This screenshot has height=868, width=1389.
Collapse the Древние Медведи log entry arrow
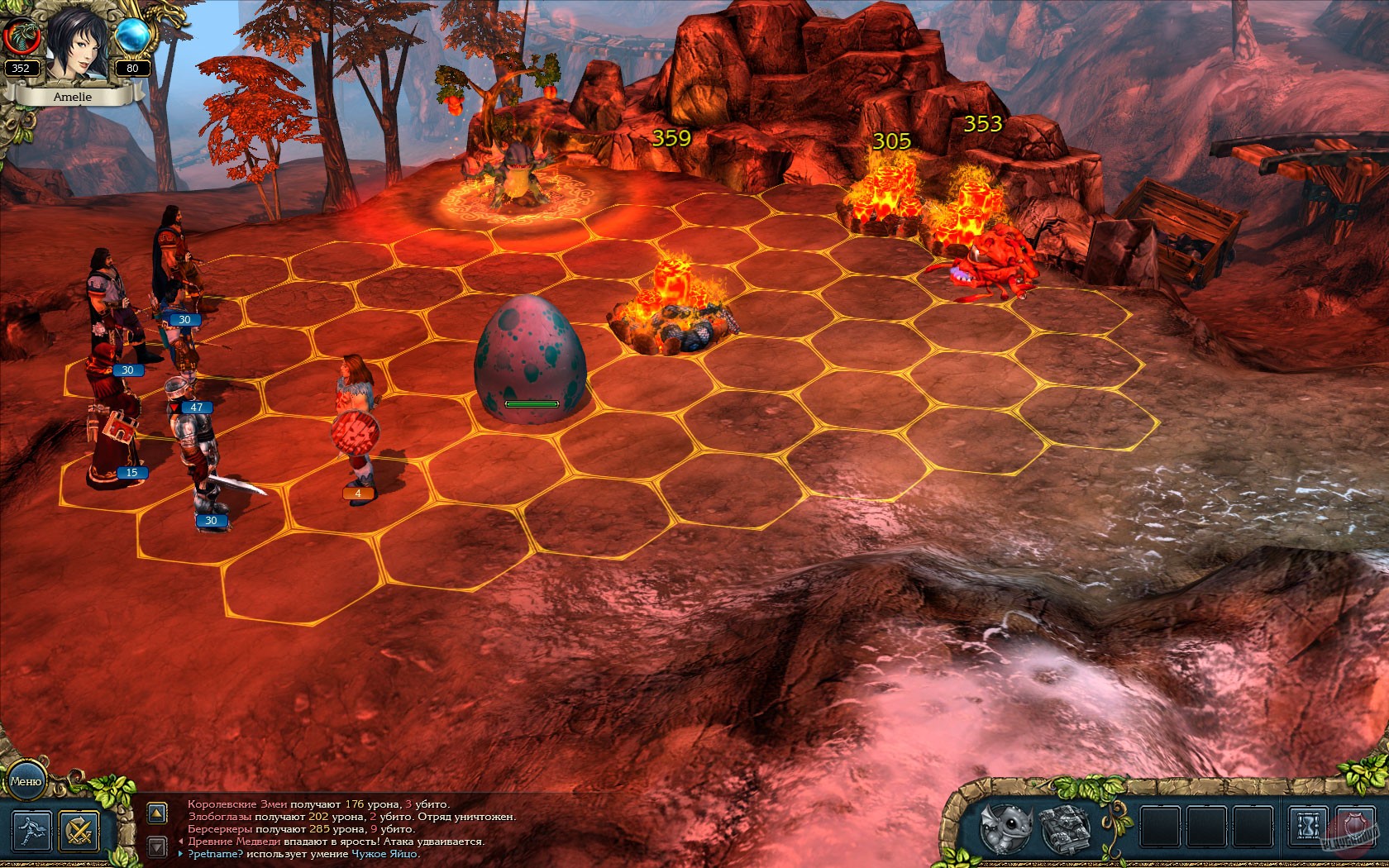182,842
